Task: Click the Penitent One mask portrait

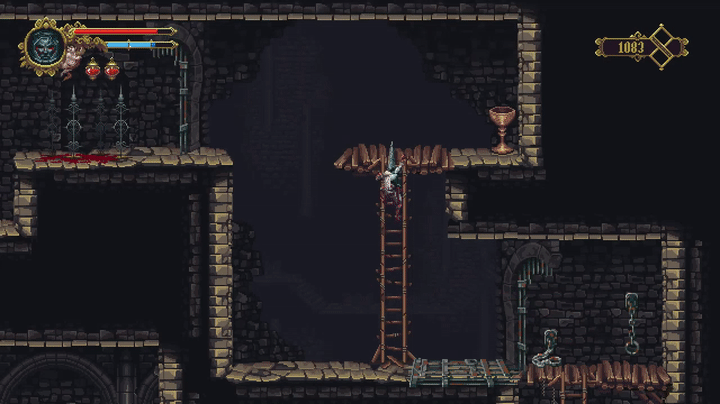Action: point(45,46)
